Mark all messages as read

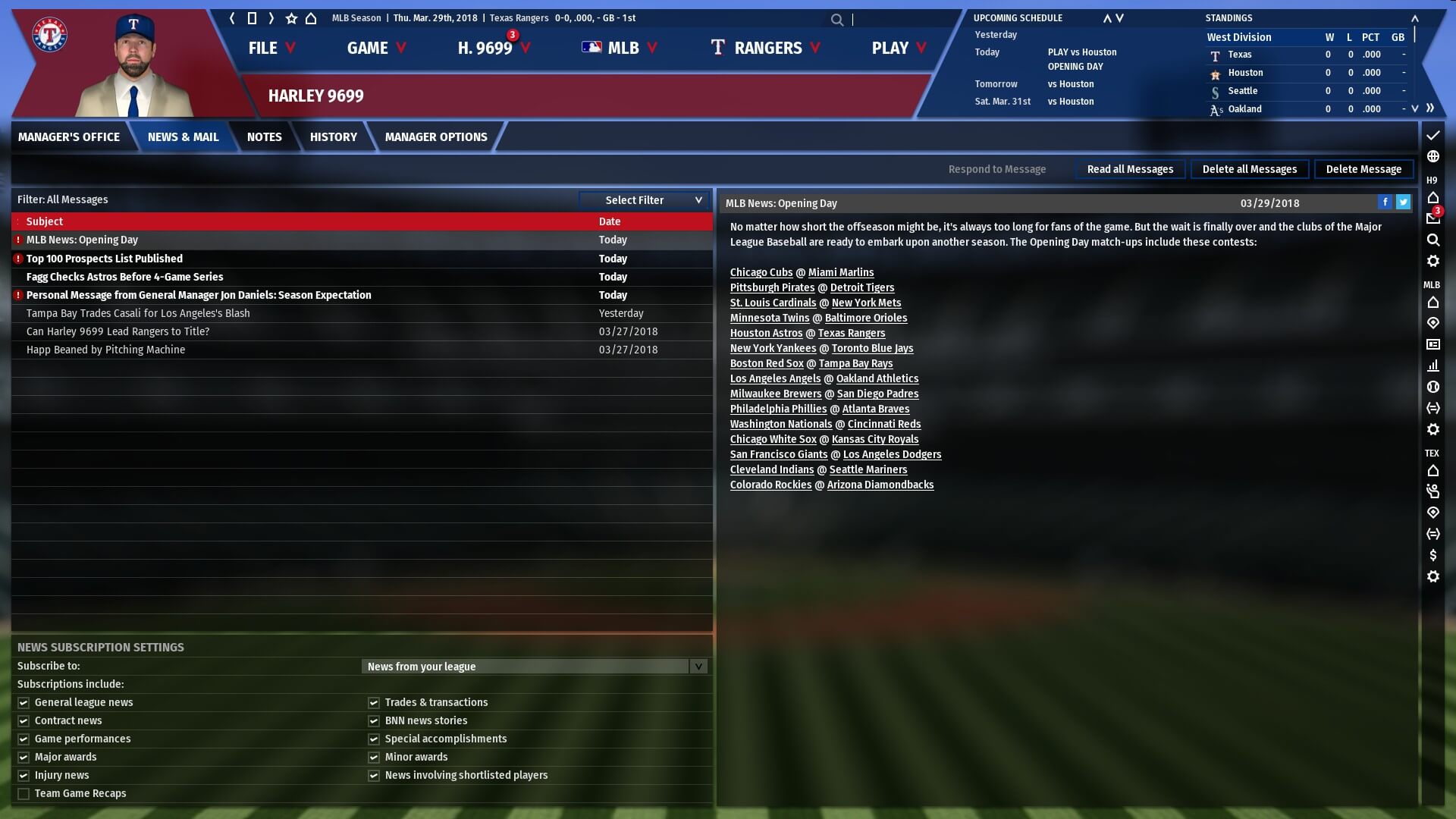[1130, 169]
